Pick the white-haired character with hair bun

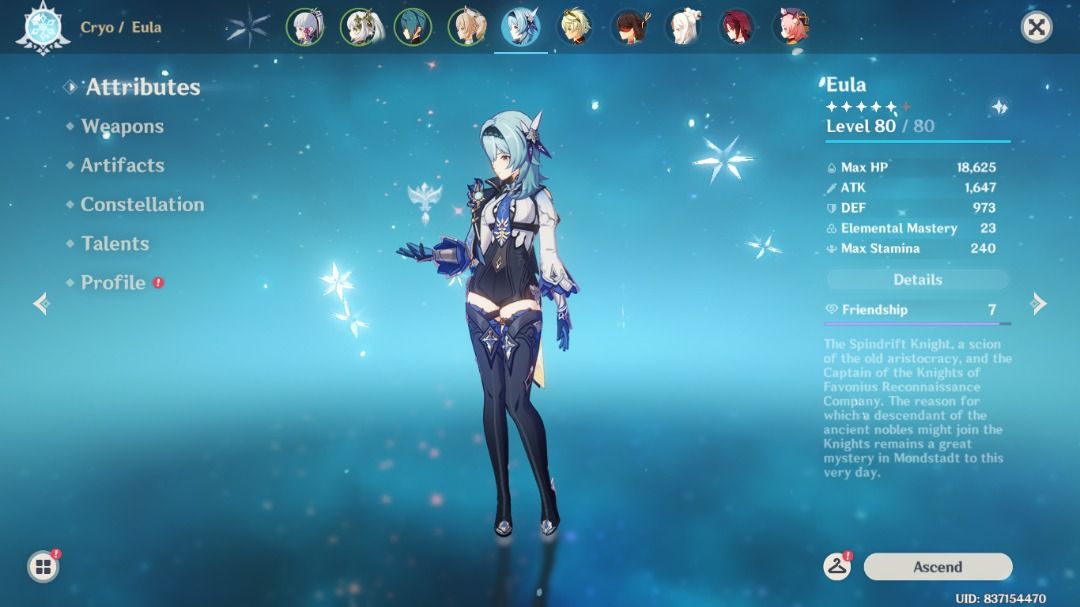click(683, 27)
